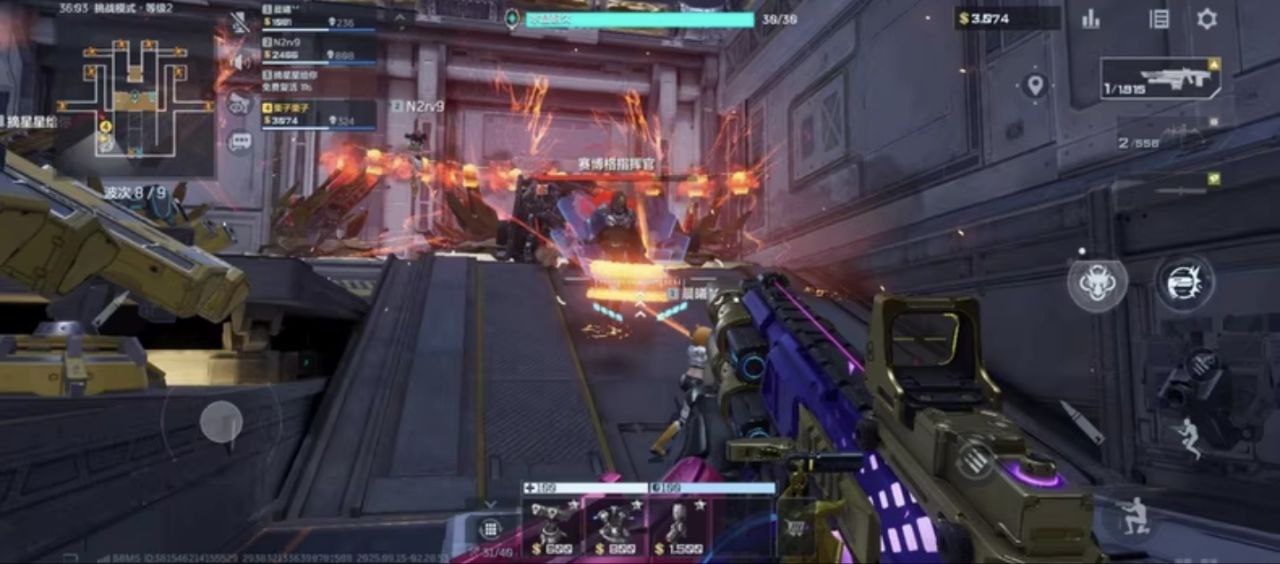Tap the crouch stance button
Image resolution: width=1280 pixels, height=564 pixels.
tap(1133, 517)
